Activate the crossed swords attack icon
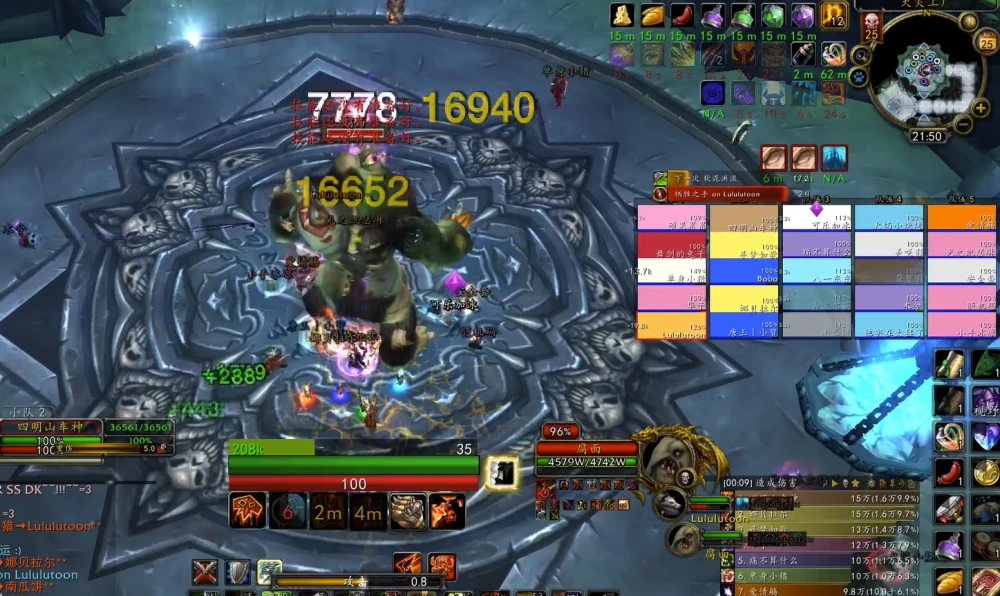Image resolution: width=1000 pixels, height=596 pixels. (x=205, y=572)
